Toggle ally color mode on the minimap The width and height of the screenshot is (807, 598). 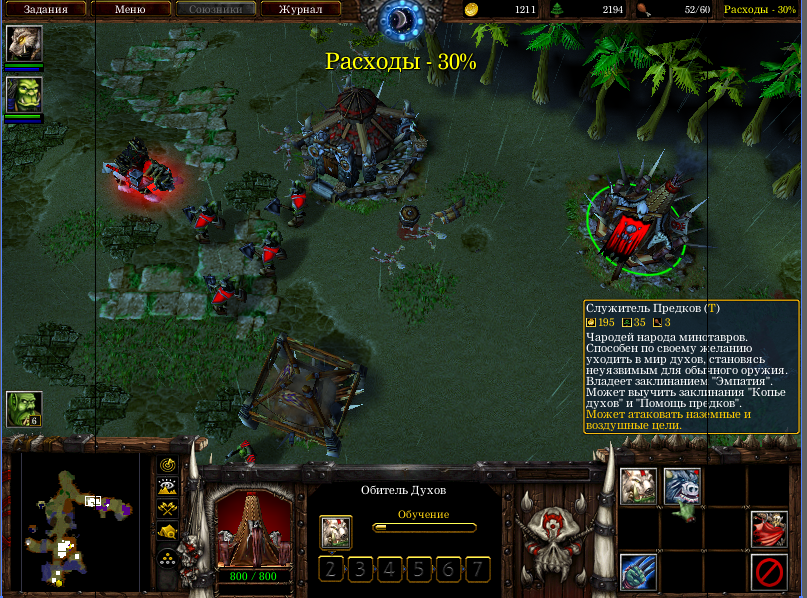(x=168, y=509)
